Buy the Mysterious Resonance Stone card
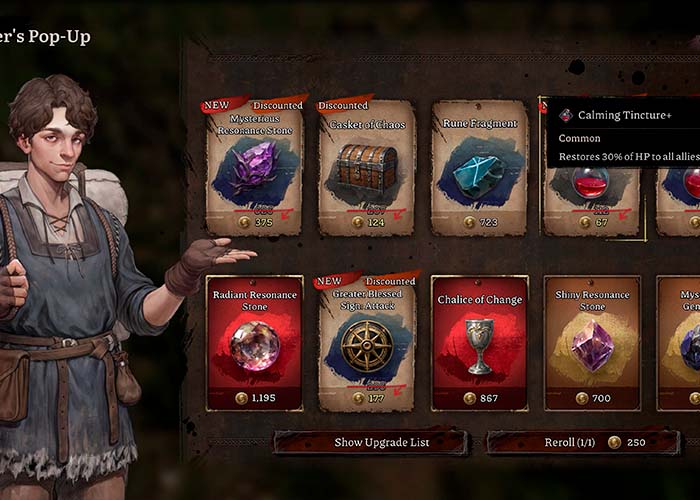 [255, 168]
